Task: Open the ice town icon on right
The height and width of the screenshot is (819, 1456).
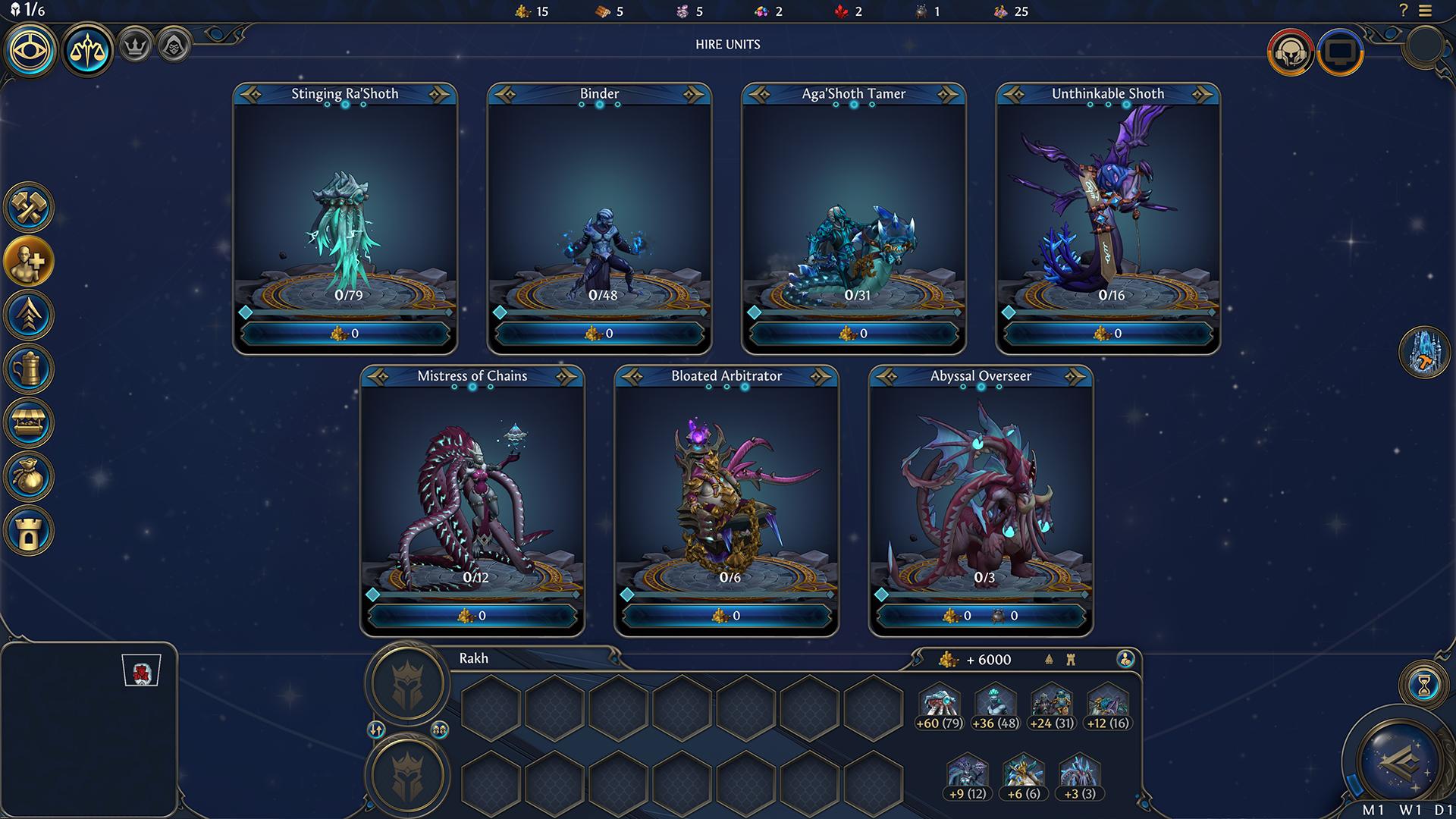Action: [1424, 353]
